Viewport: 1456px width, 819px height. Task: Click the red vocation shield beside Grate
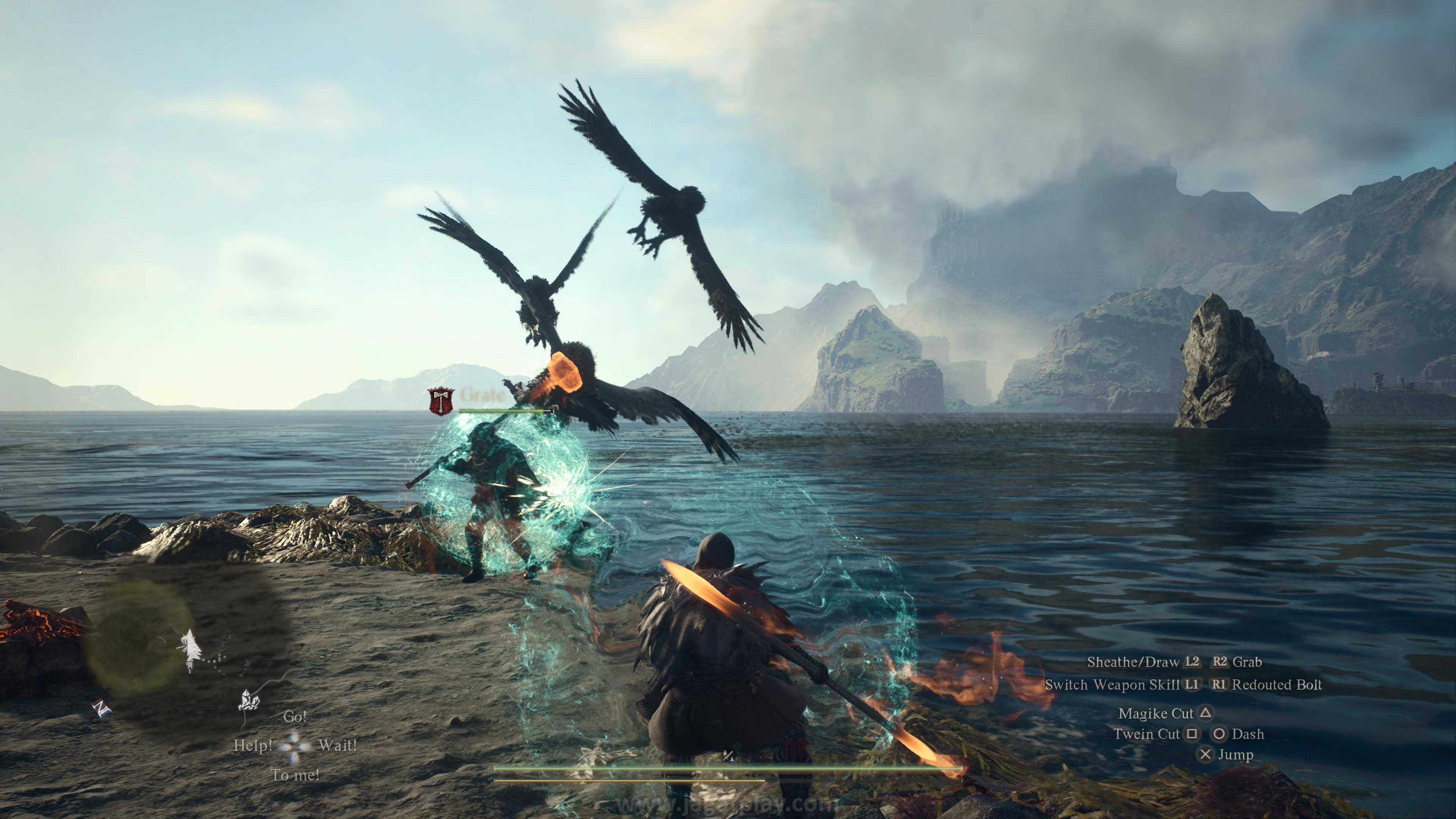pos(440,401)
